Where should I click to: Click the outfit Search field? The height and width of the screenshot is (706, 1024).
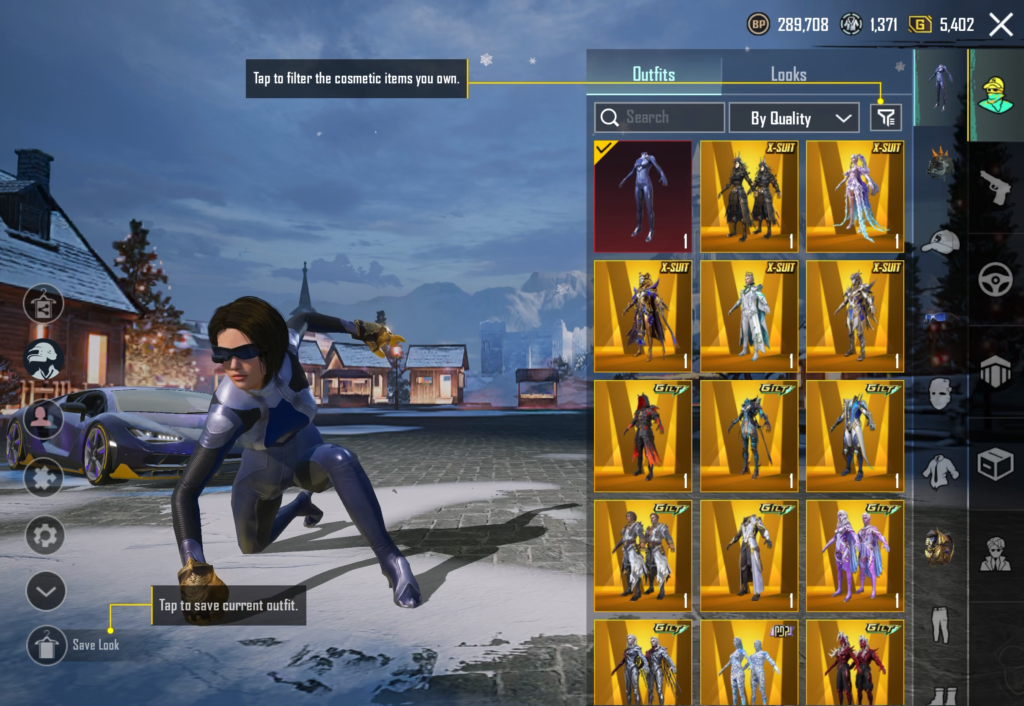point(659,118)
